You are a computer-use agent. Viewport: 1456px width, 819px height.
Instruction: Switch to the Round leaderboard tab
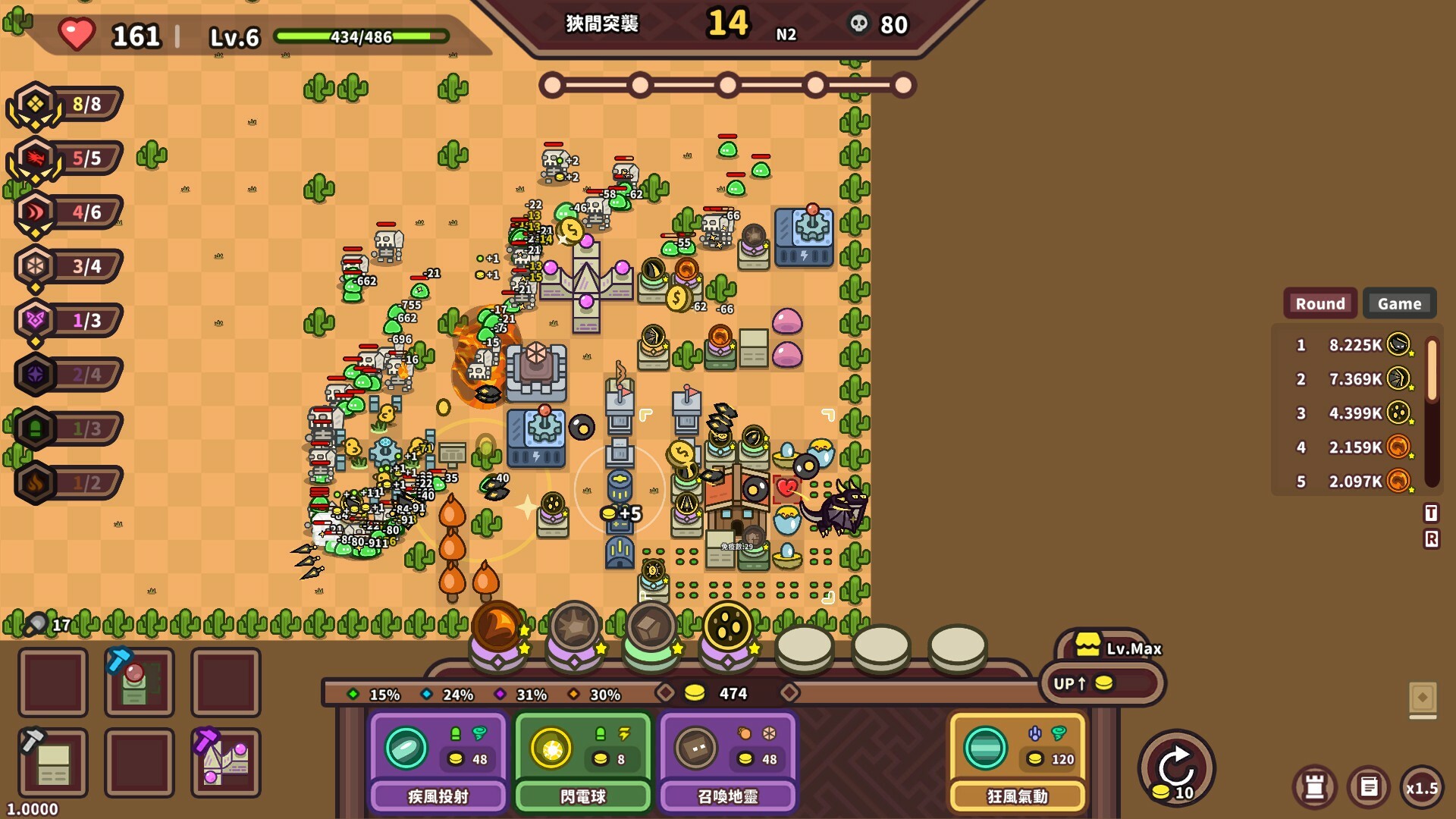(x=1319, y=303)
